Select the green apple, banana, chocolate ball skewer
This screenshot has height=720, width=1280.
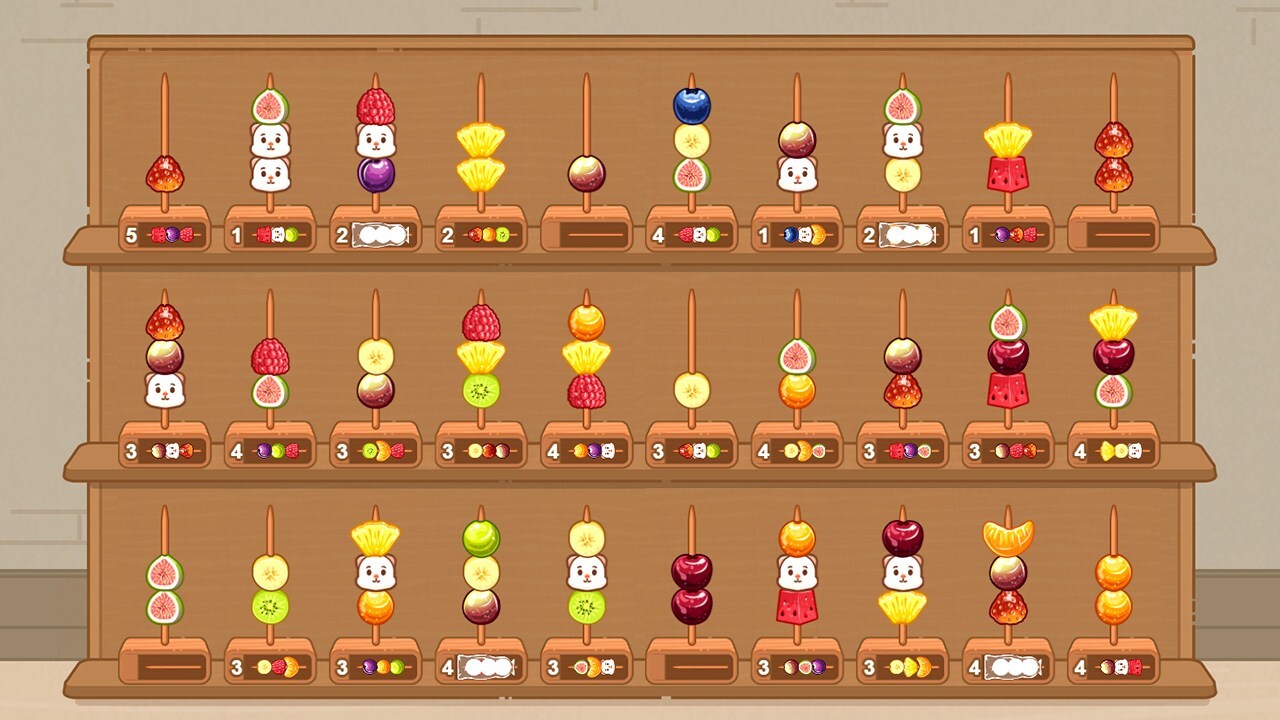point(481,572)
